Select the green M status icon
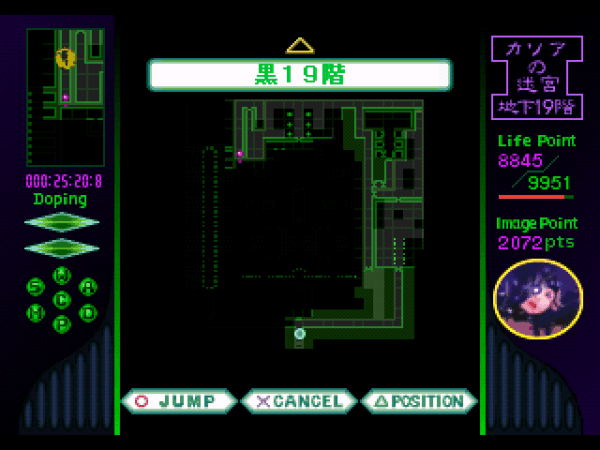Screen dimensions: 600x450 (x=36, y=312)
